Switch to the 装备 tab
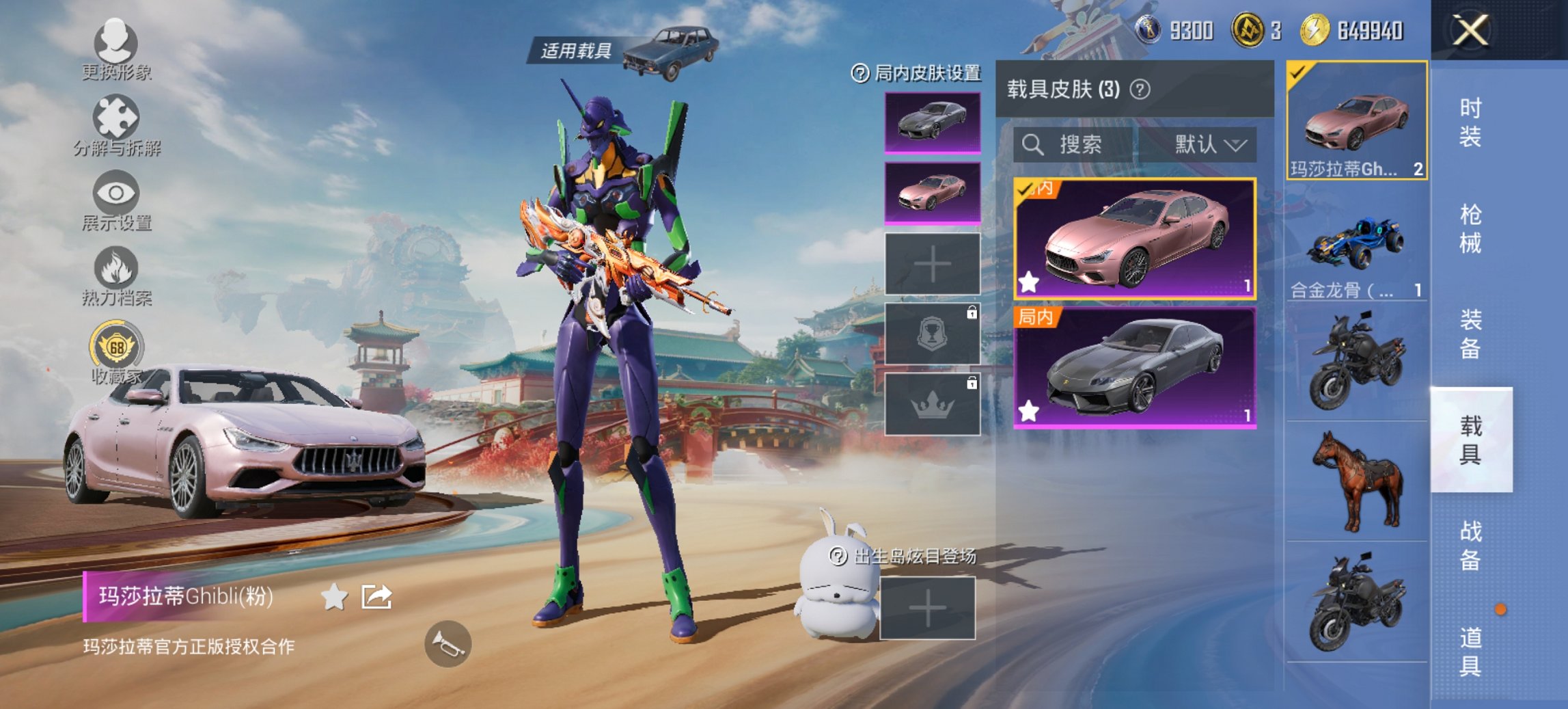1568x709 pixels. (1470, 334)
